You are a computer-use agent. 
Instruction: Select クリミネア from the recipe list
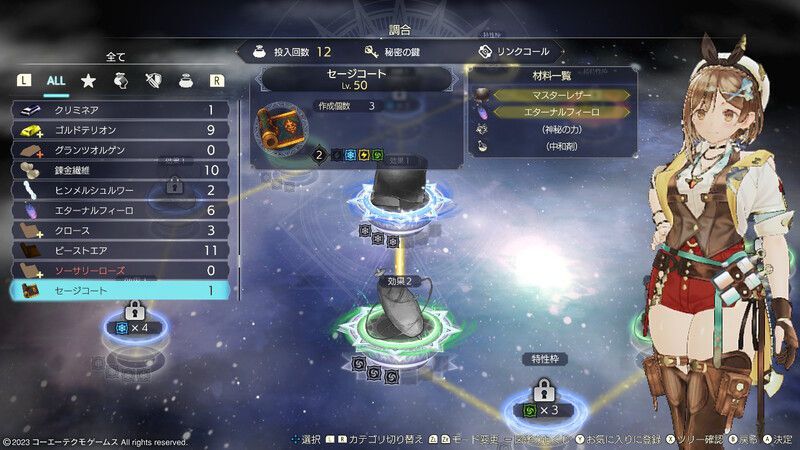tap(120, 109)
